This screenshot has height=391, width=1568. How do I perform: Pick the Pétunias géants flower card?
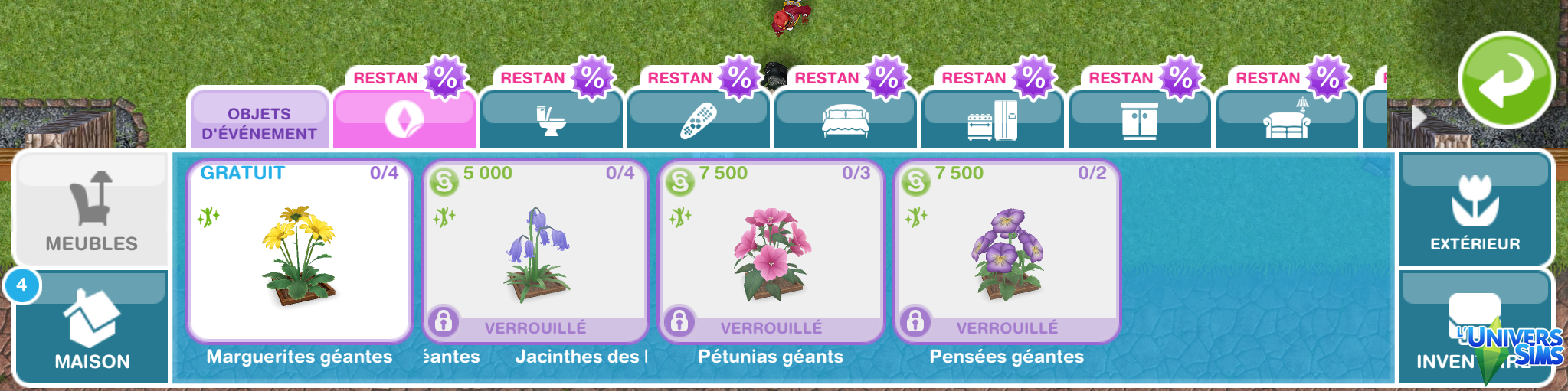click(x=771, y=251)
